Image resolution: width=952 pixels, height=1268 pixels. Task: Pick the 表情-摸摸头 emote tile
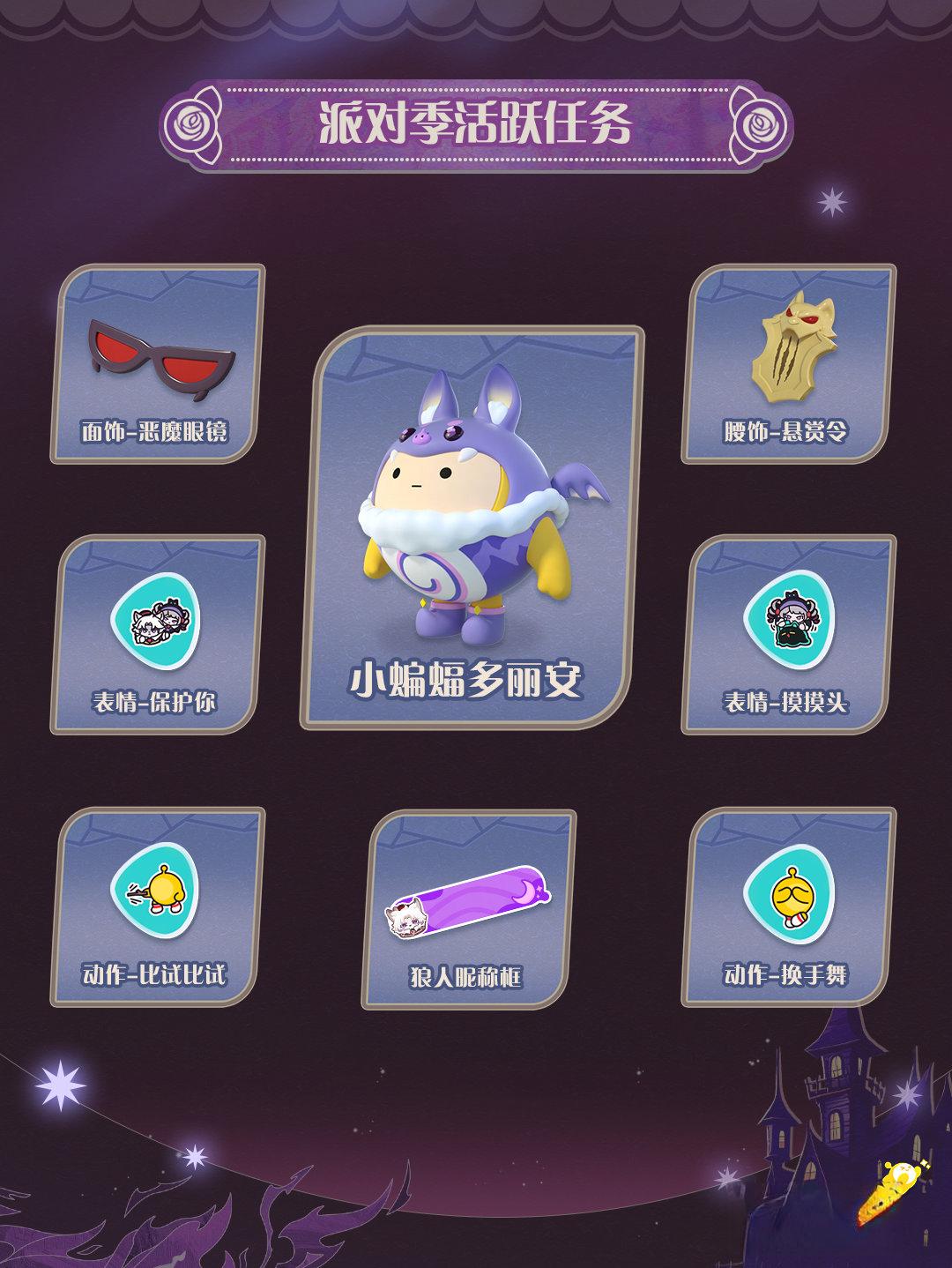[x=789, y=634]
